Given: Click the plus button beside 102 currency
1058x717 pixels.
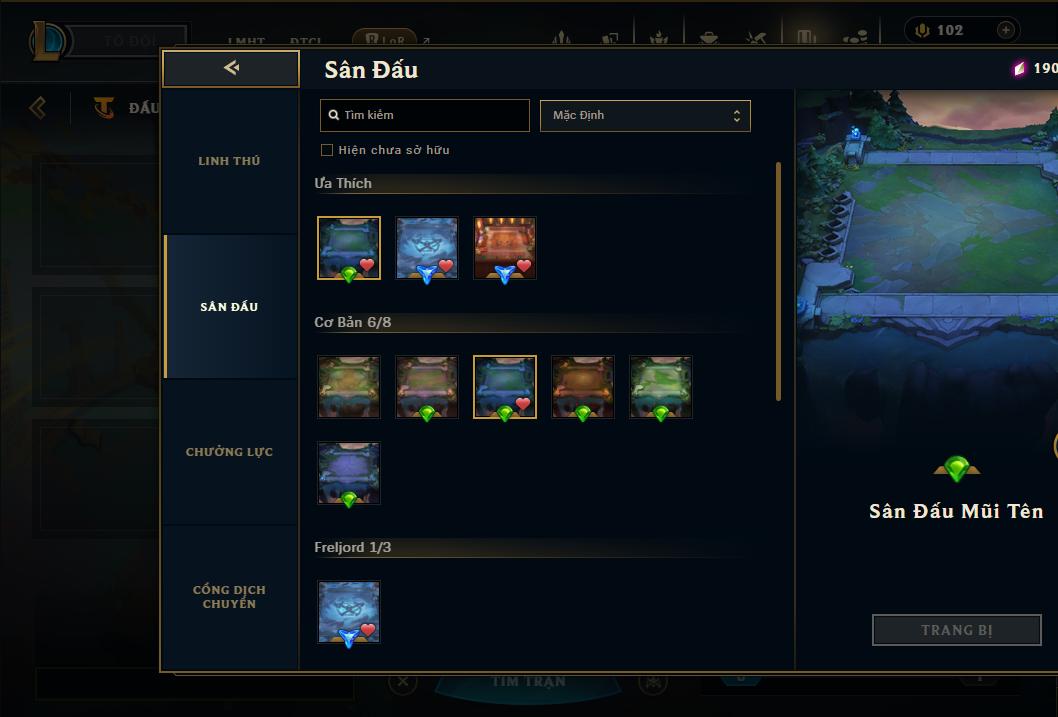Looking at the screenshot, I should (x=1005, y=30).
